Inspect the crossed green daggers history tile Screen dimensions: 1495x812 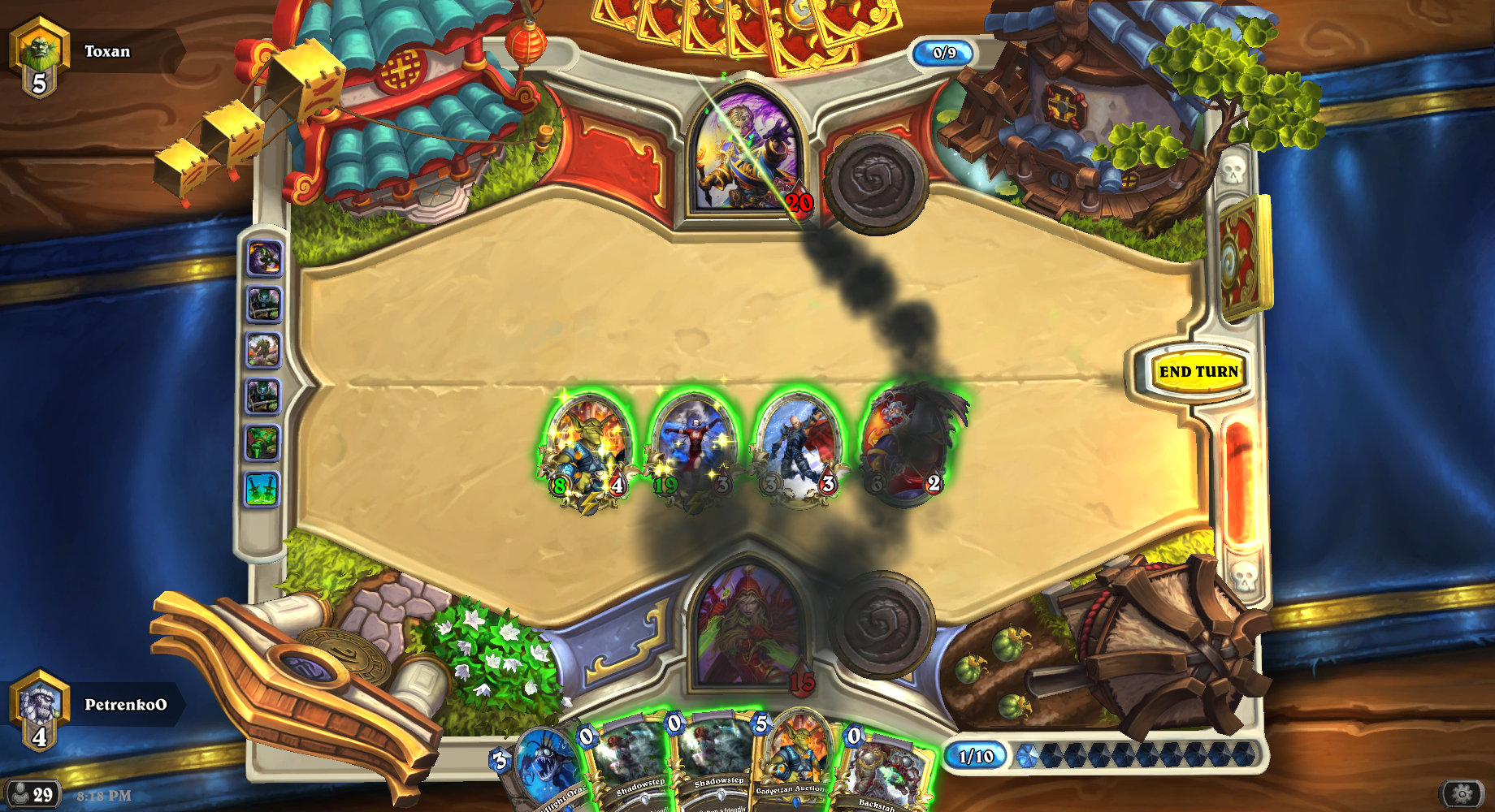point(262,490)
